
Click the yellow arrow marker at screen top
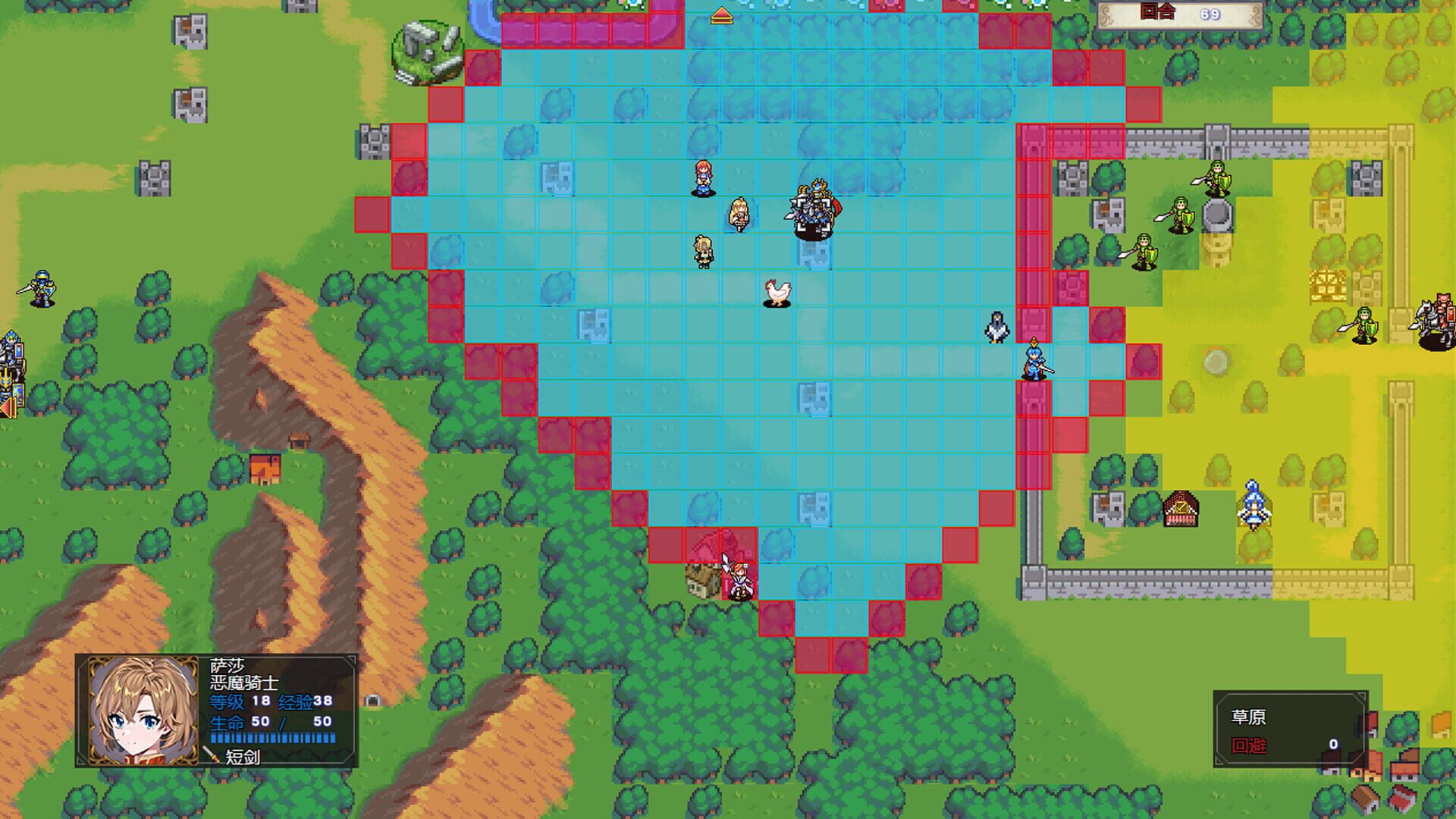coord(723,14)
